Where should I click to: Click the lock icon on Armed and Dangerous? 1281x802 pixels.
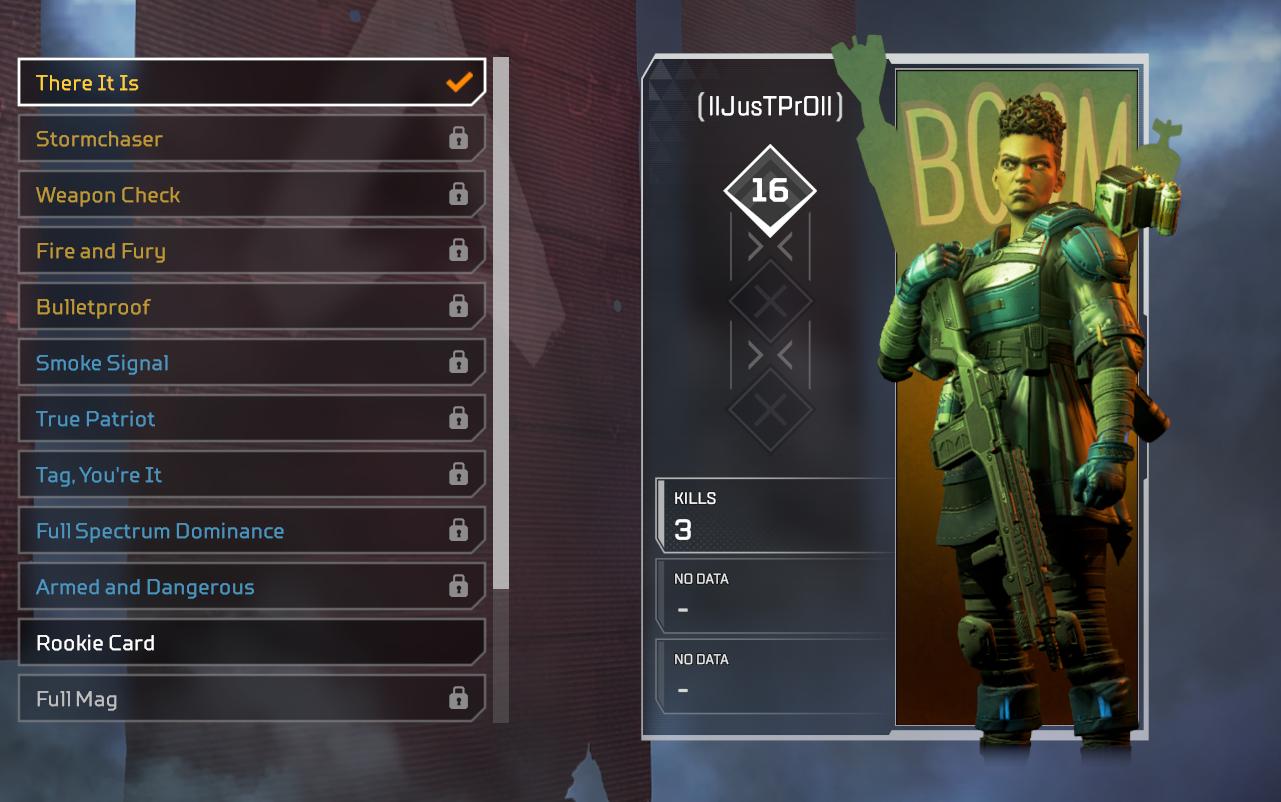458,587
